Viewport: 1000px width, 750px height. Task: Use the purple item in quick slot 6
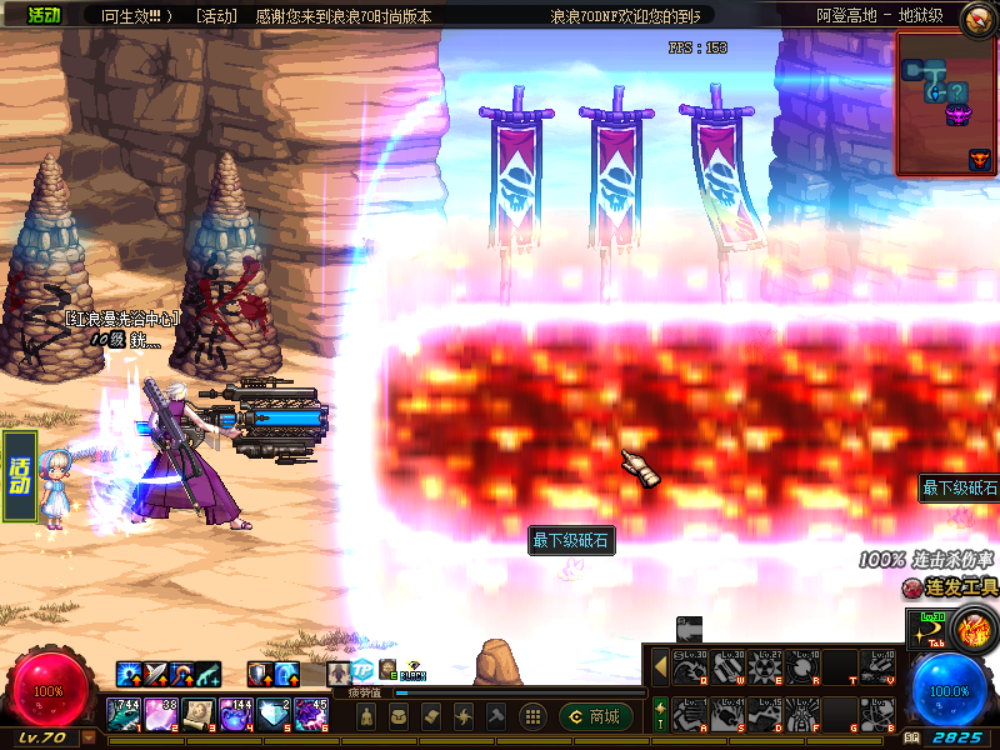(309, 714)
